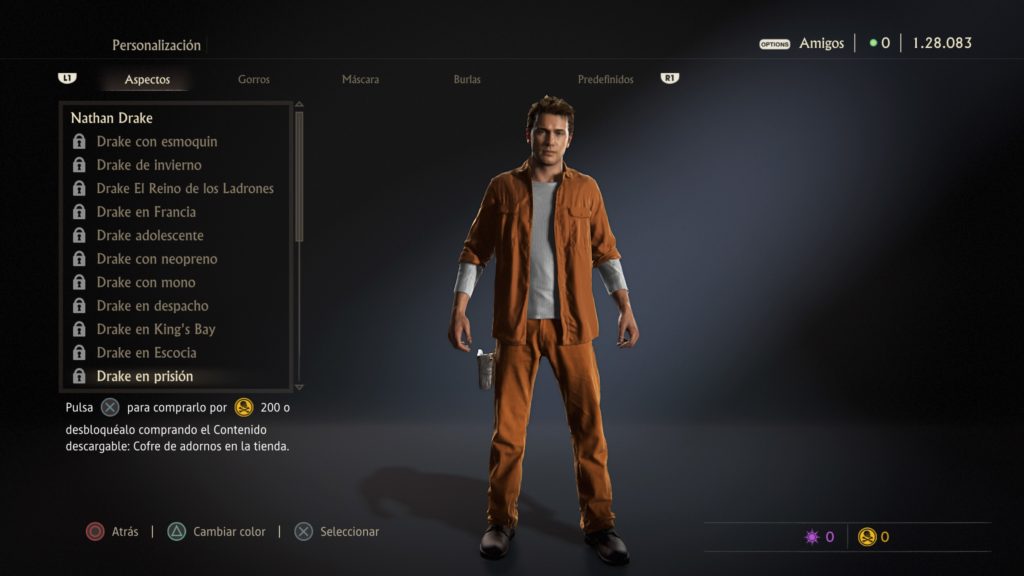This screenshot has height=576, width=1024.
Task: Select Drake de invierno skin
Action: (x=149, y=165)
